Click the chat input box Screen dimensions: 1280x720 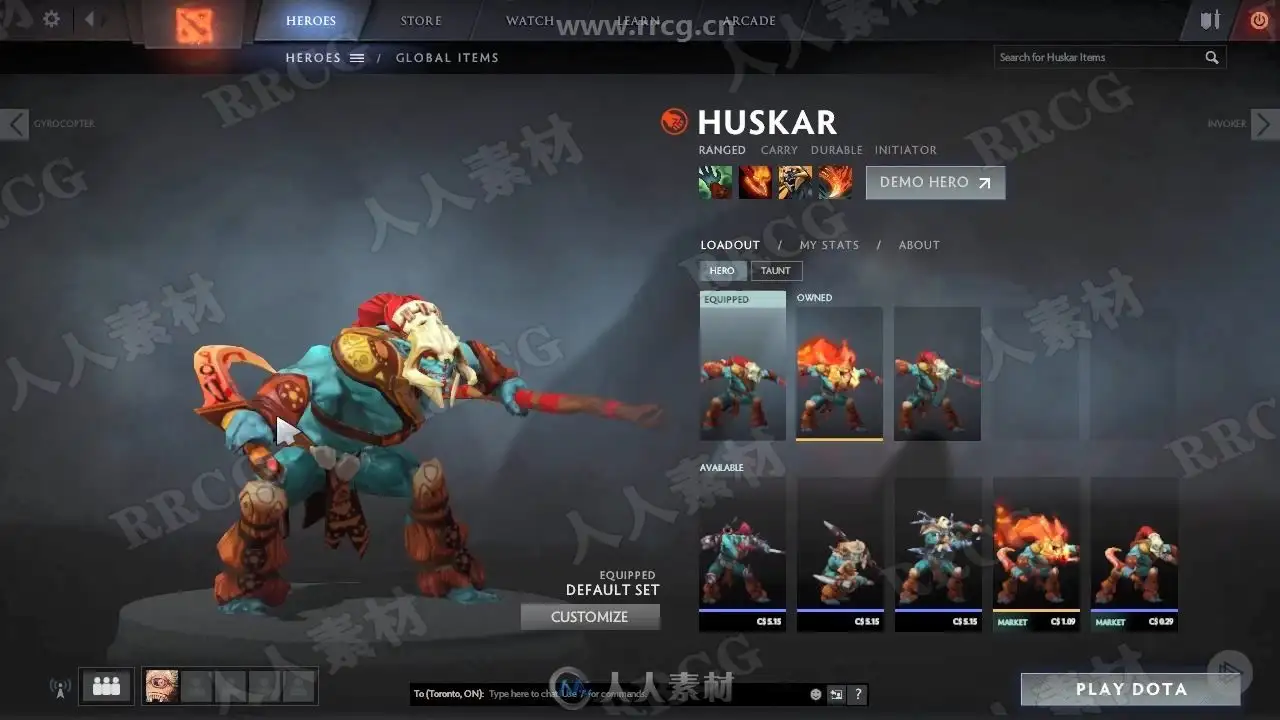tap(640, 694)
